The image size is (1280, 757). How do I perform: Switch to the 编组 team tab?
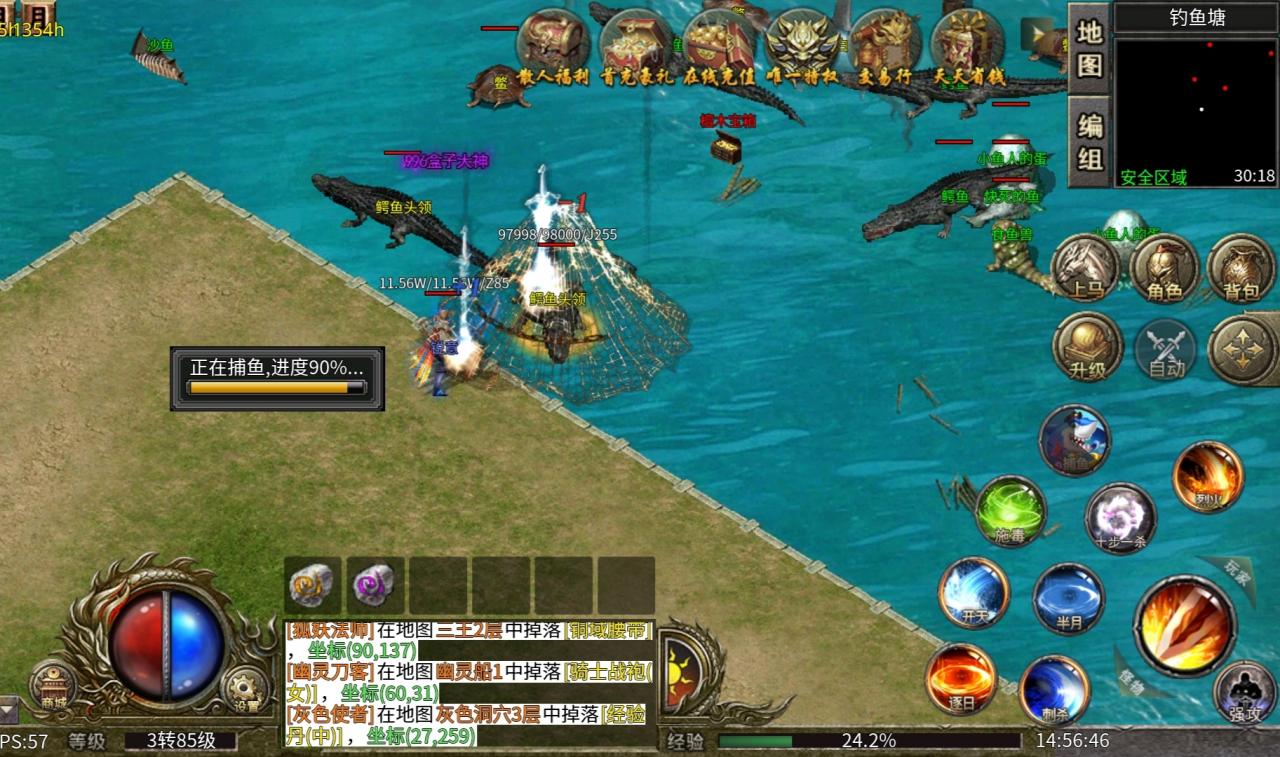coord(1089,141)
